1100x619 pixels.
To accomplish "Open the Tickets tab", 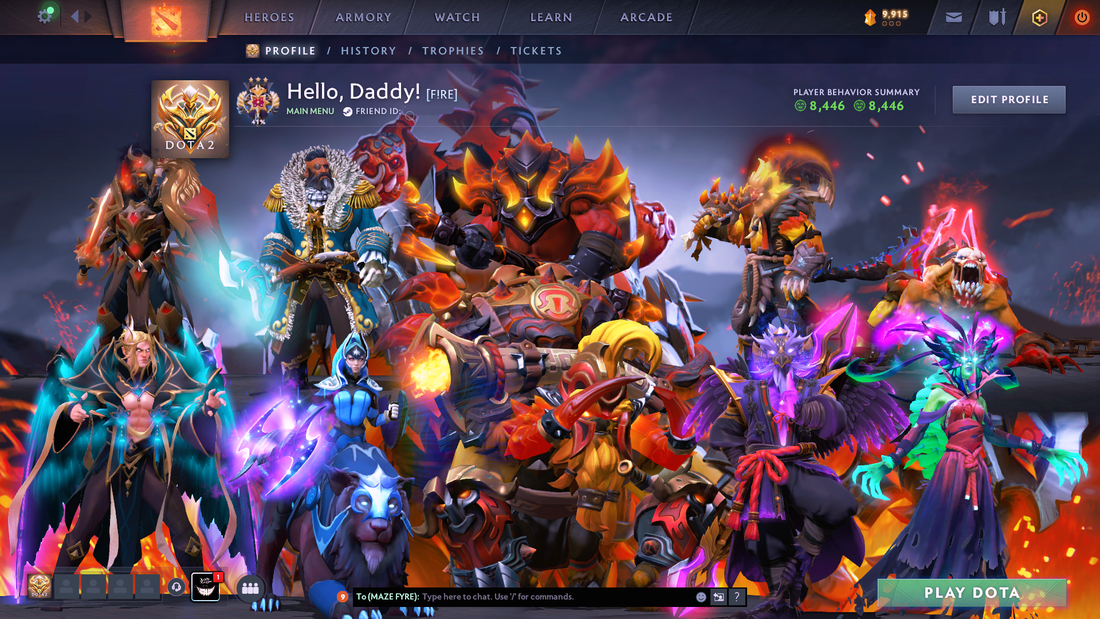I will click(x=536, y=51).
